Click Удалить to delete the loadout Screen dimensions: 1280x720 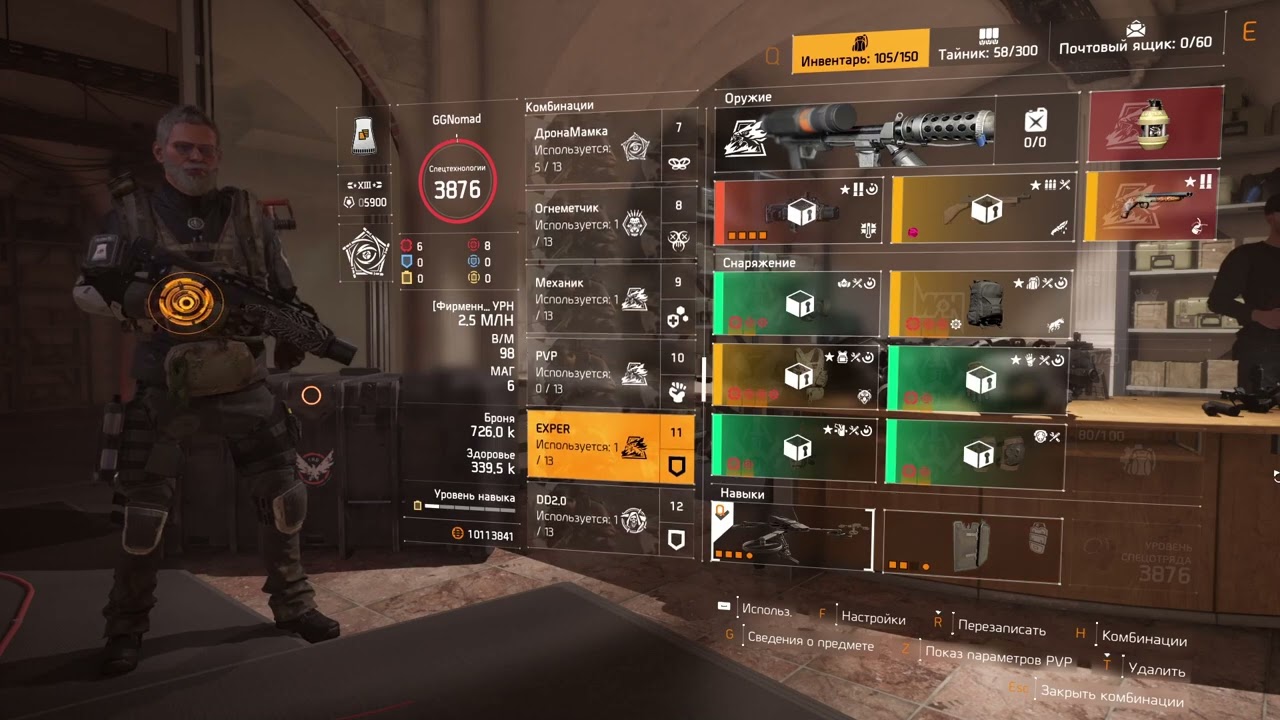(1156, 670)
